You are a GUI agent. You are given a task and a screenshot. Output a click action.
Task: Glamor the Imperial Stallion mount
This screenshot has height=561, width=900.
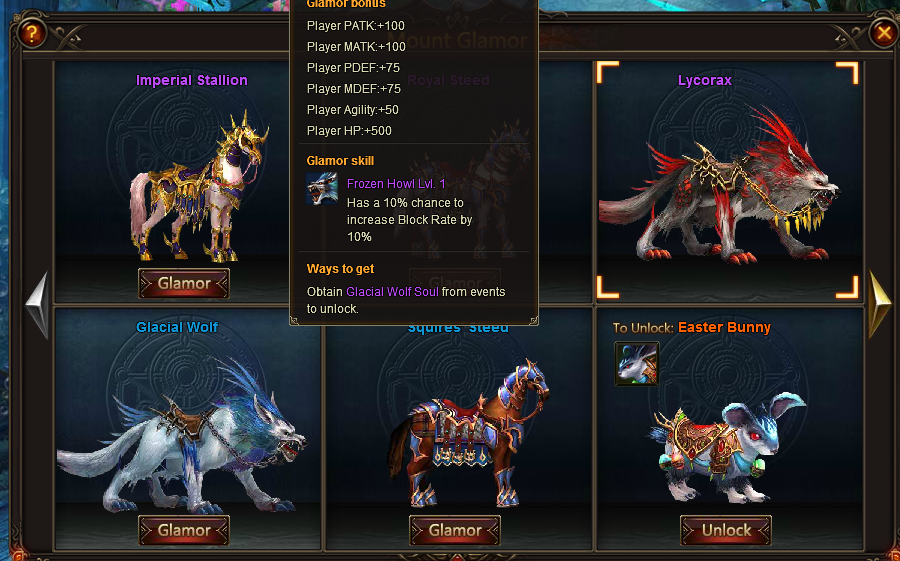184,284
